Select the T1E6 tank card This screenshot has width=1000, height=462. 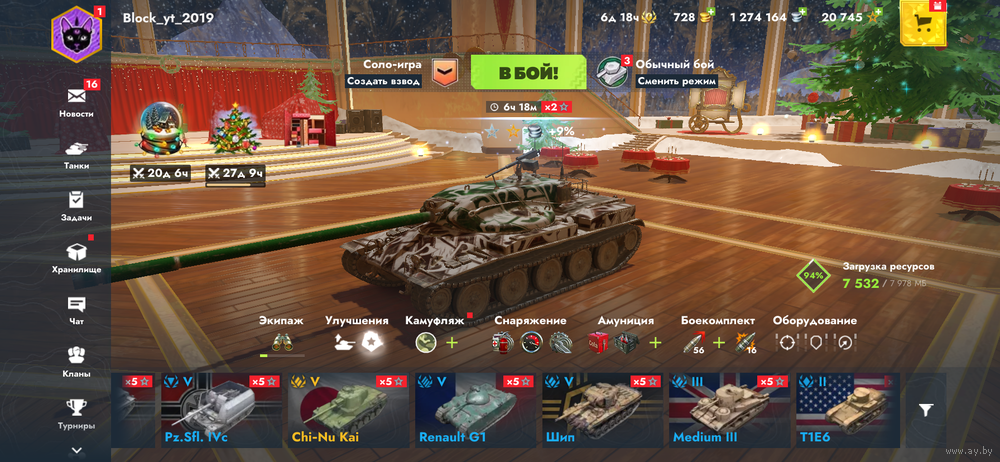pyautogui.click(x=846, y=408)
